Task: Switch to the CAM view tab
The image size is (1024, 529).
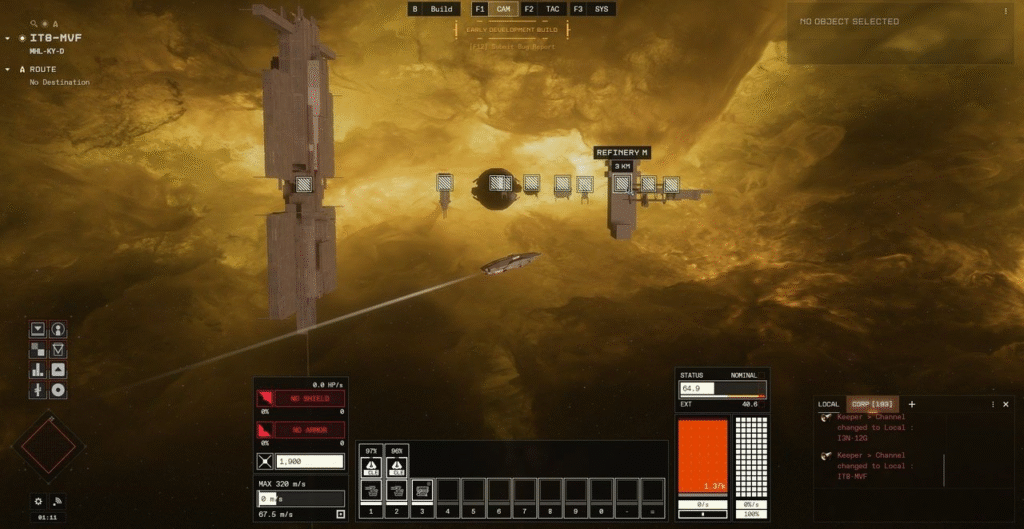Action: pyautogui.click(x=504, y=9)
